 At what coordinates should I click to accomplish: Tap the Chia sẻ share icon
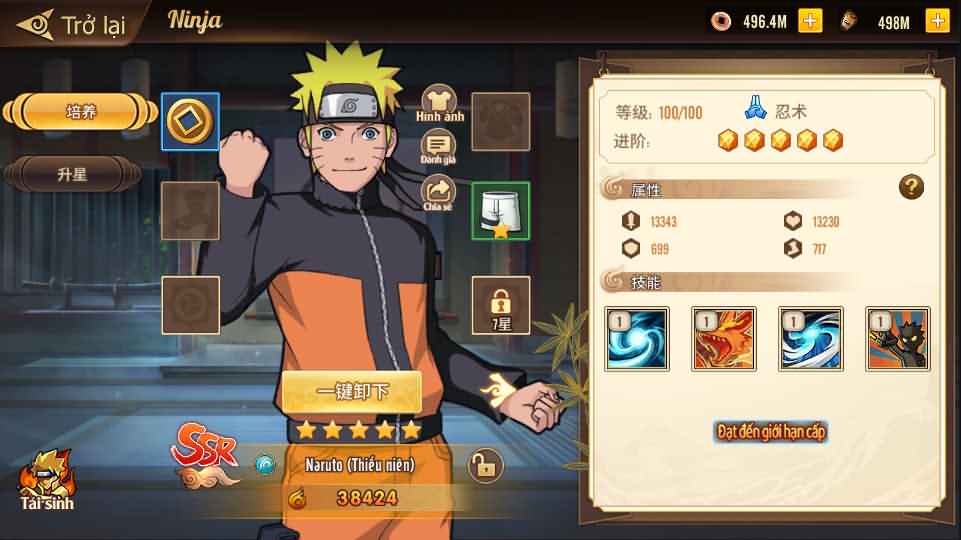point(439,193)
